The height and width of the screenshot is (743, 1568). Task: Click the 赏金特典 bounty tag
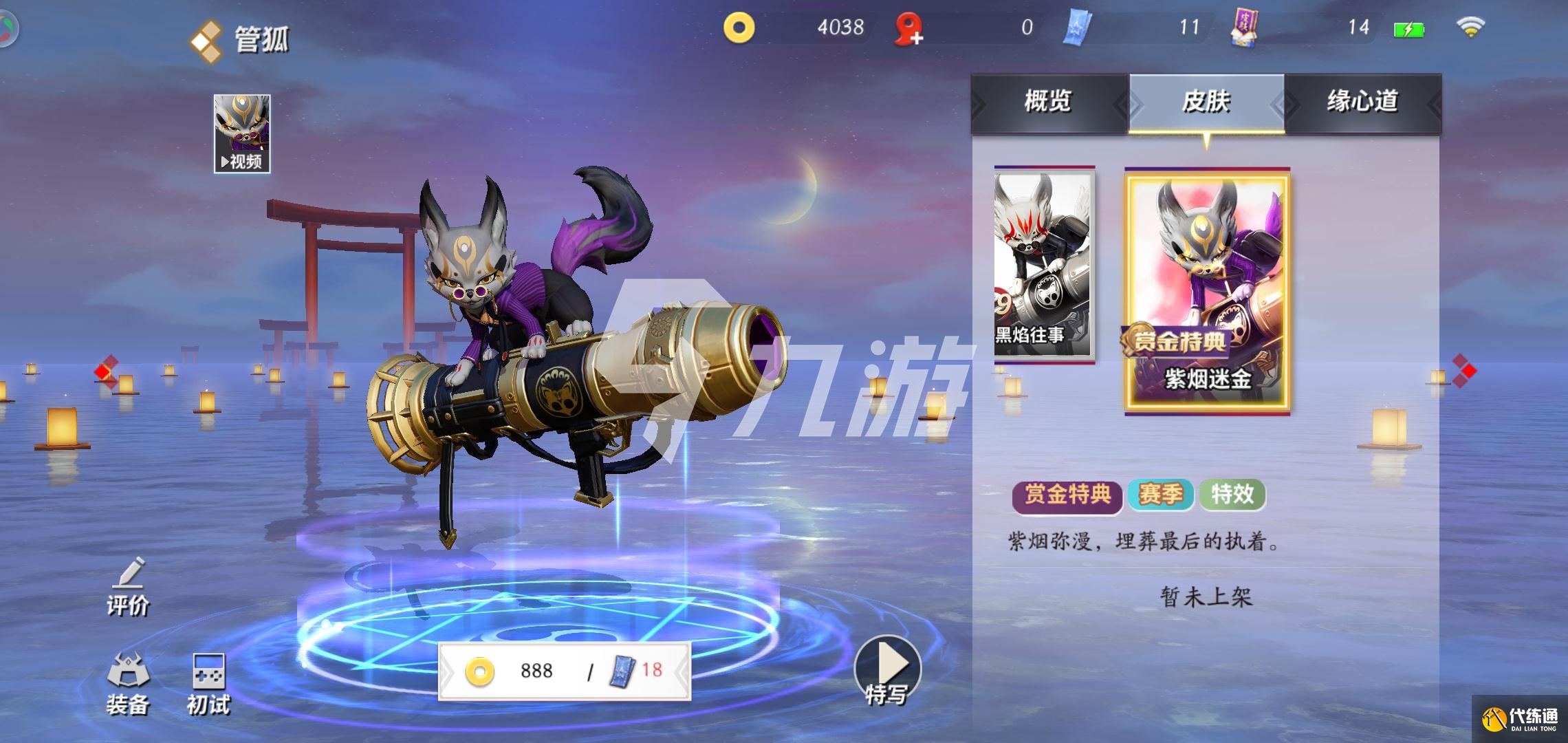click(x=1067, y=495)
